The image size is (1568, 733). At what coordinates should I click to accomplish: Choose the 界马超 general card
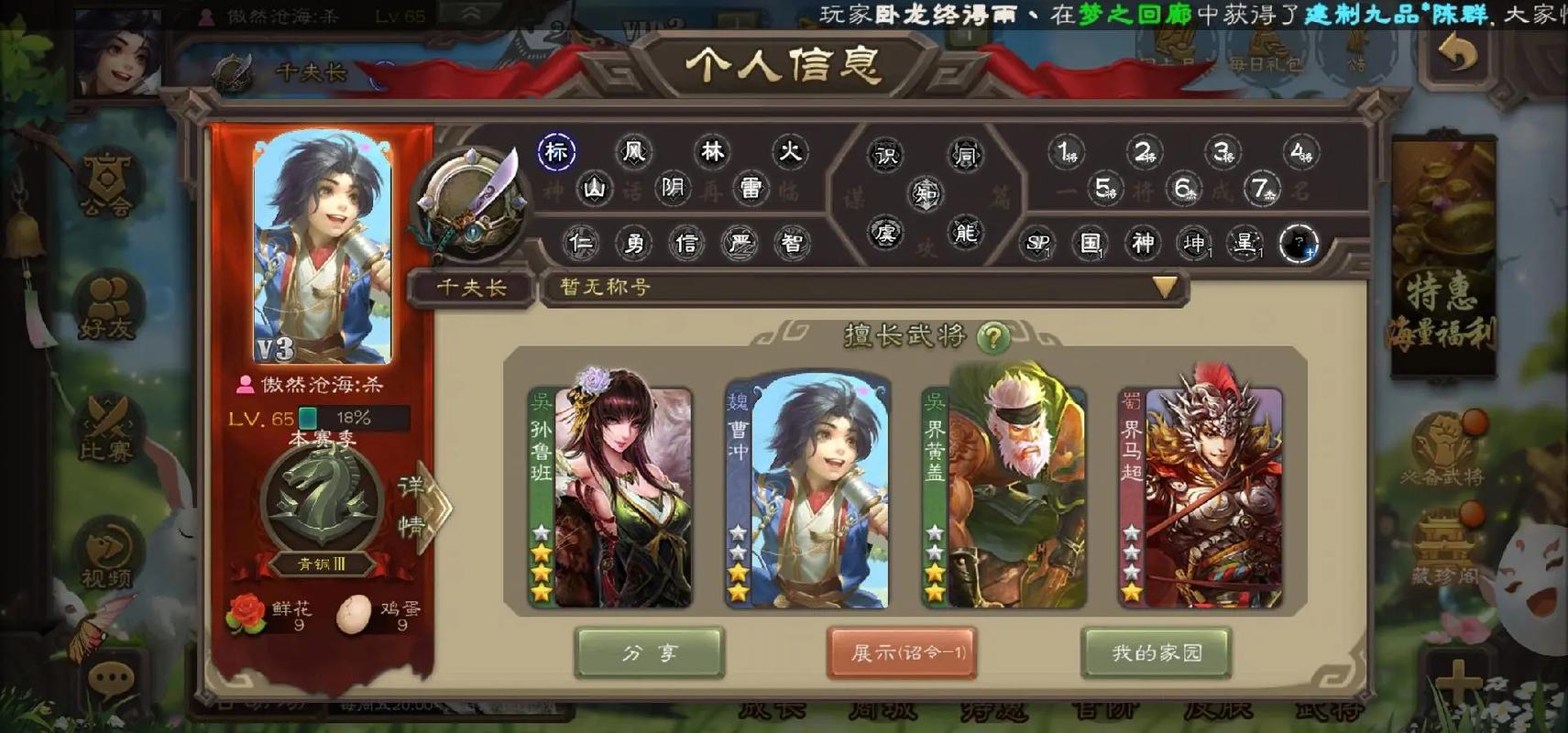click(x=1200, y=495)
